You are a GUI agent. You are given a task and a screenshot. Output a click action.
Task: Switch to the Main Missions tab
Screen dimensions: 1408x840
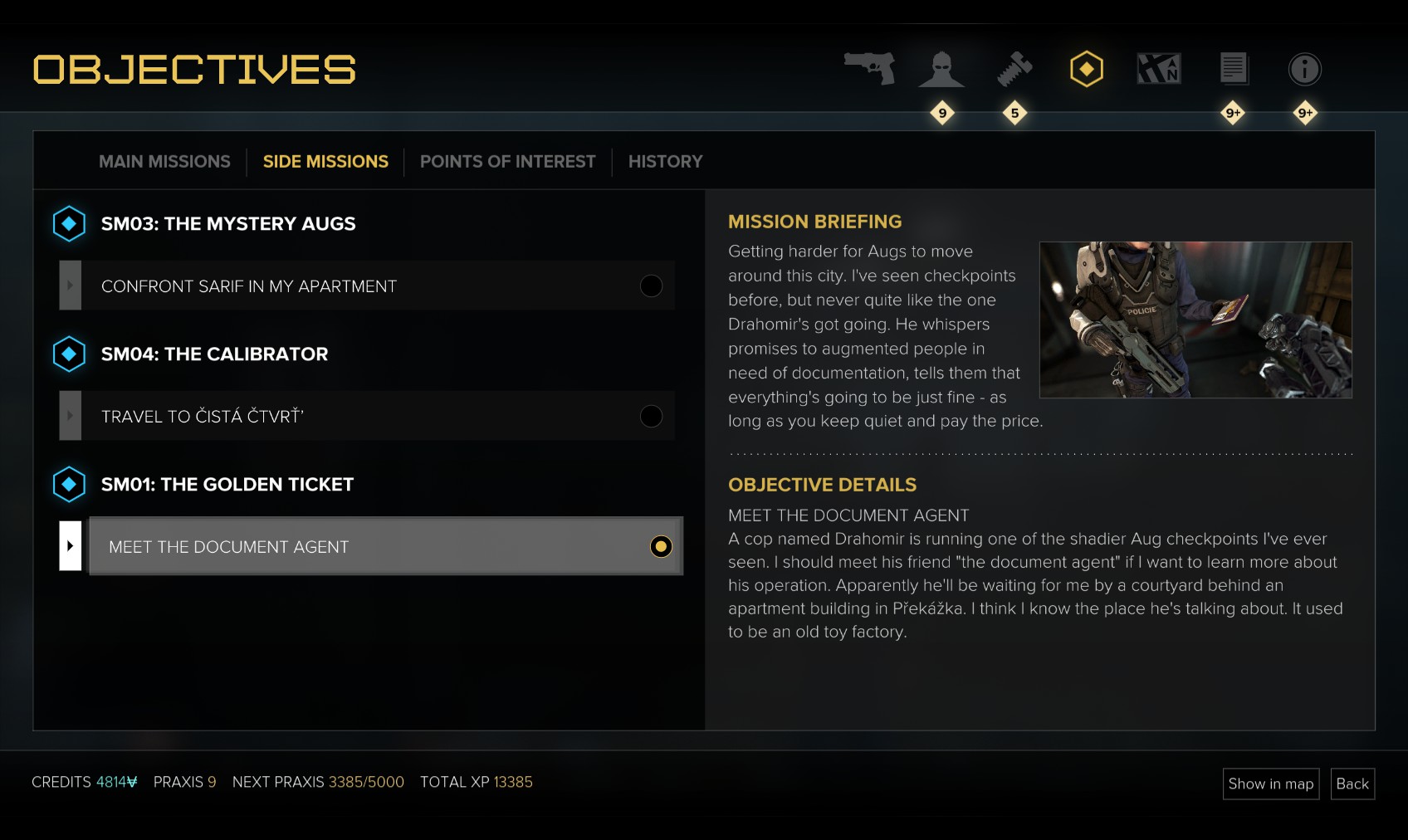[164, 162]
